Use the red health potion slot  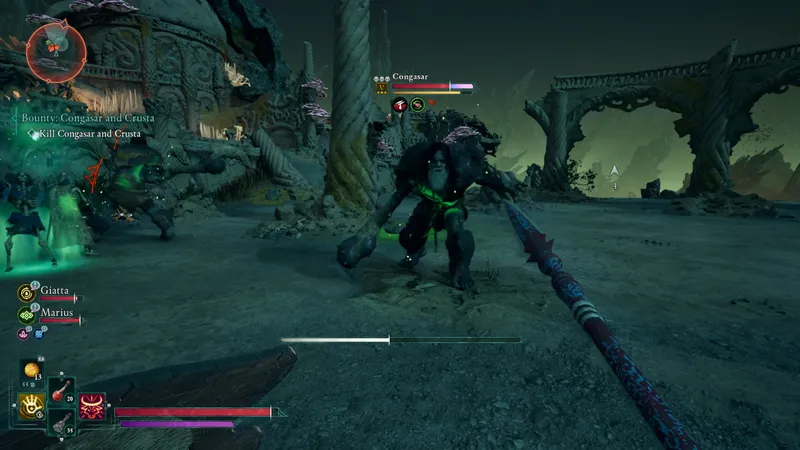[60, 389]
